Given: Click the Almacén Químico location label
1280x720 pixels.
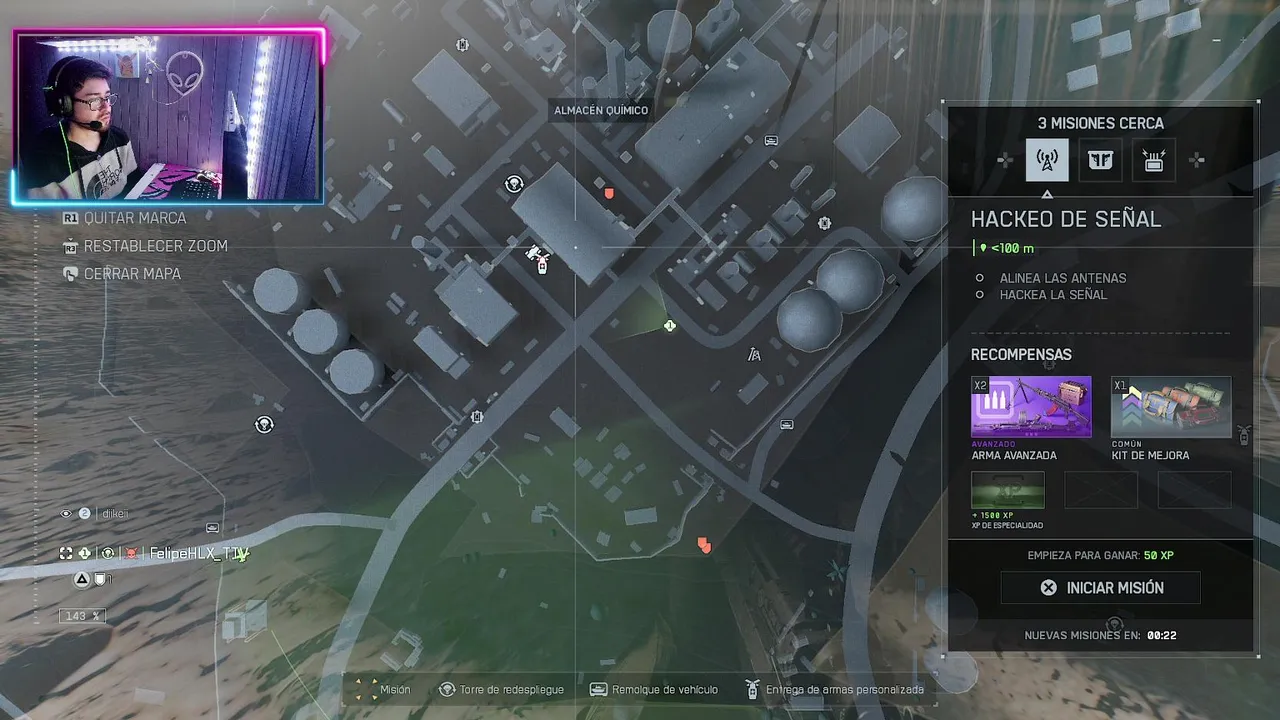Looking at the screenshot, I should [601, 111].
